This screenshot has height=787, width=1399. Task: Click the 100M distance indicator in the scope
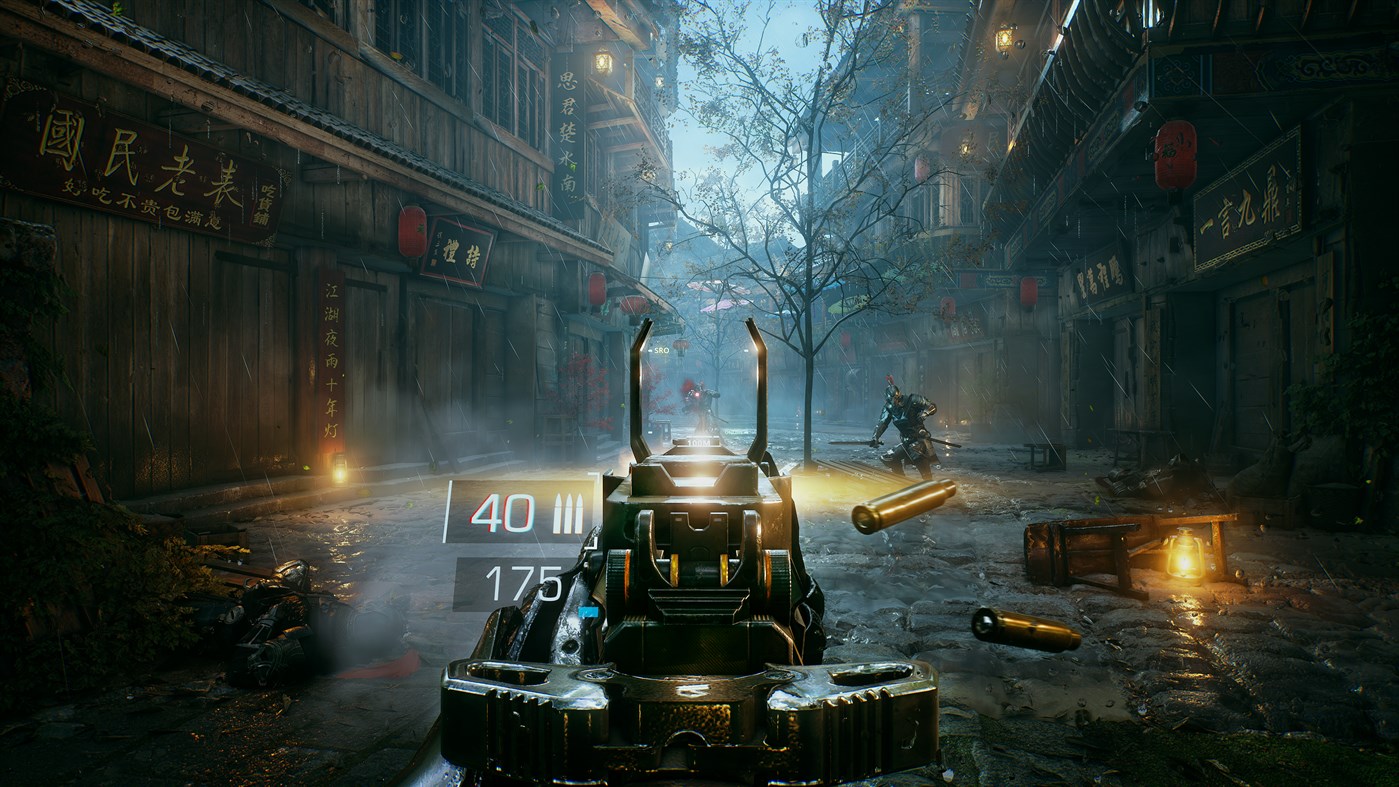point(700,442)
